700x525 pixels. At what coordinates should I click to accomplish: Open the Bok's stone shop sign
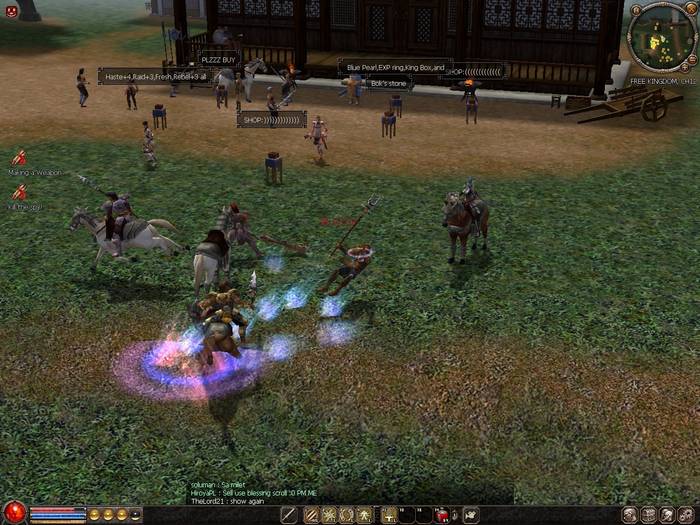coord(388,83)
